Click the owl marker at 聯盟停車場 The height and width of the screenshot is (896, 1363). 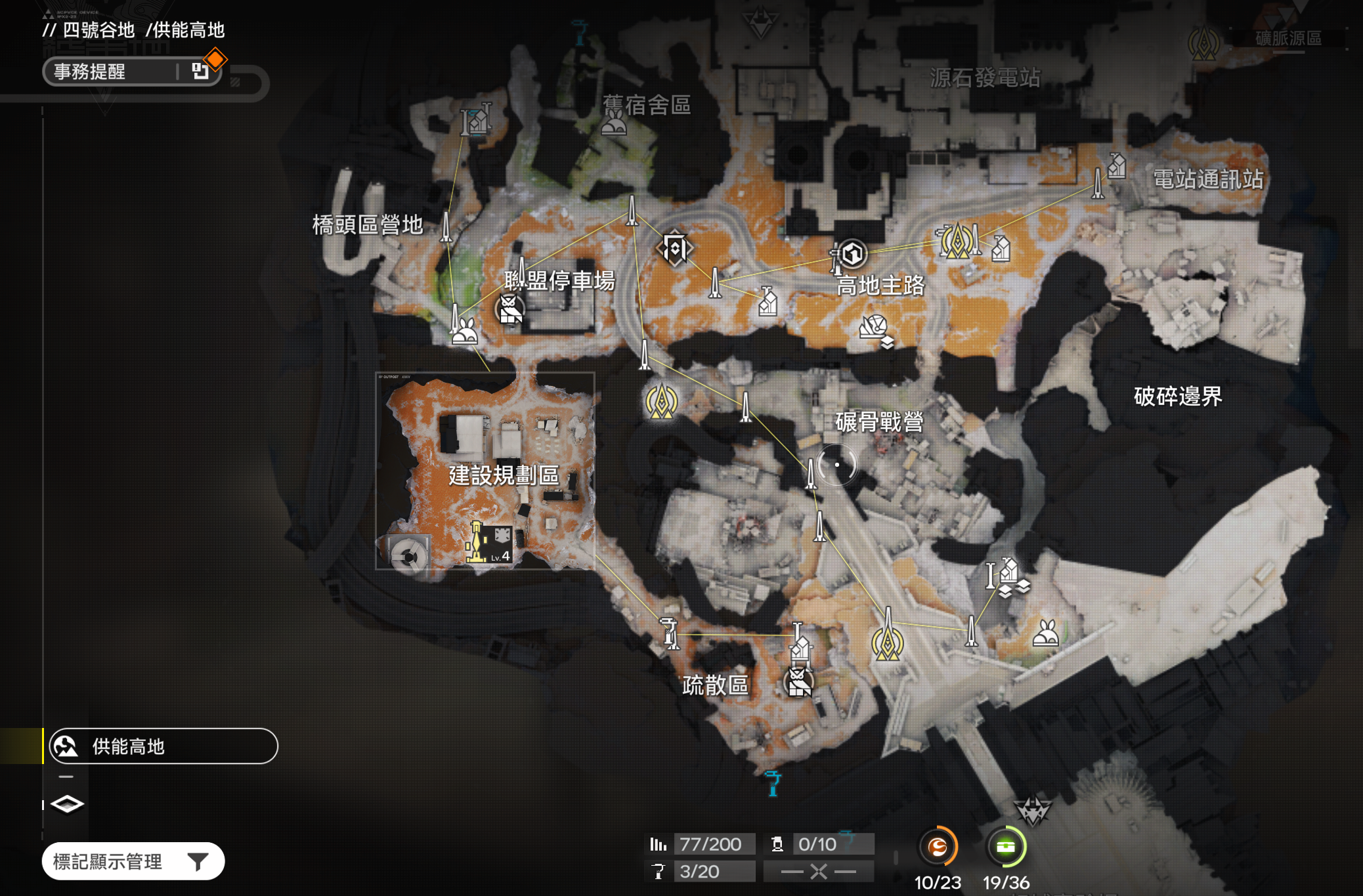pyautogui.click(x=510, y=309)
